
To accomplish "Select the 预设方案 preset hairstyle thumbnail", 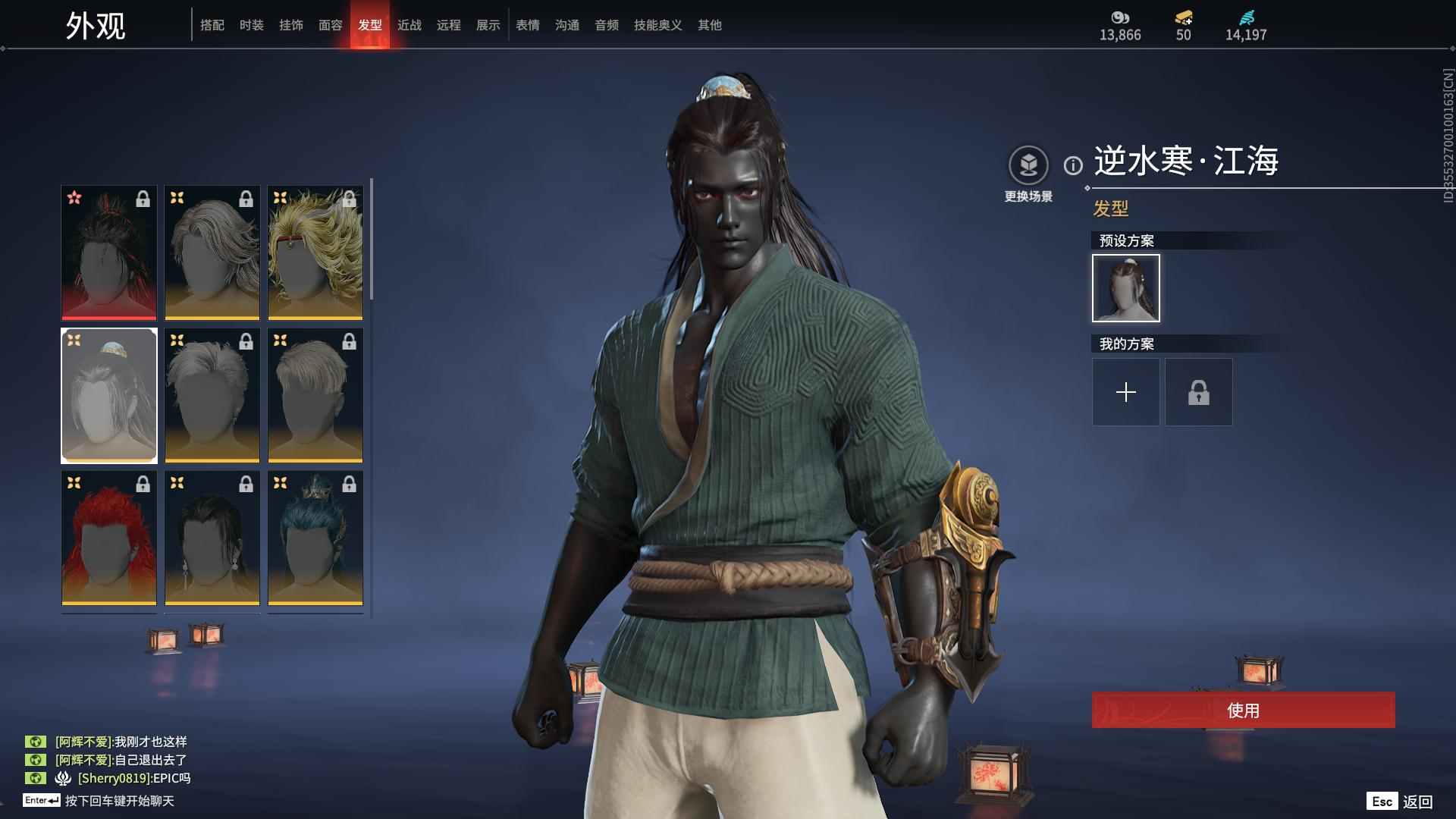I will click(1125, 288).
